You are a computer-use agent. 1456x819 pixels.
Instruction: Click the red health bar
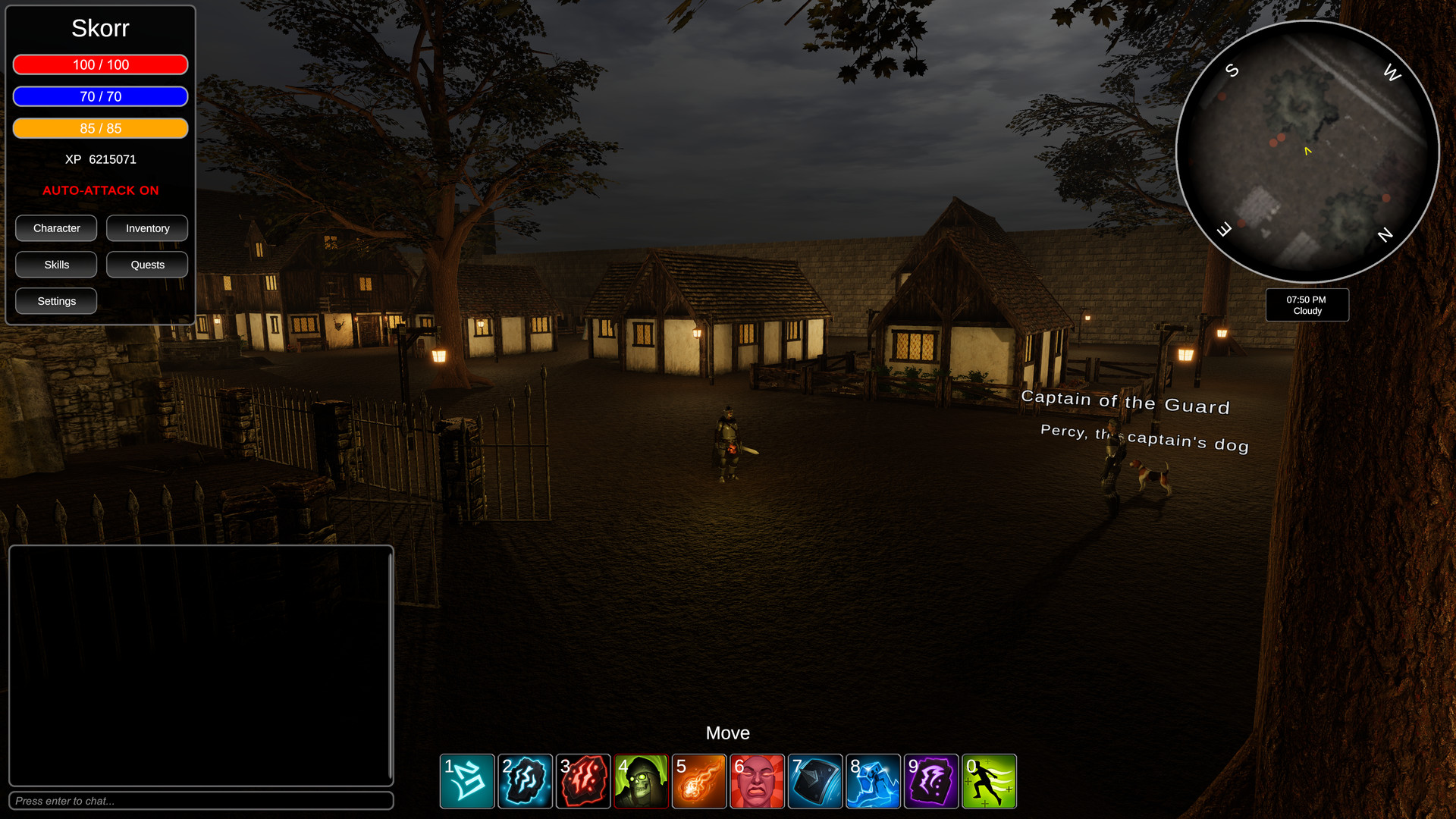[x=100, y=64]
